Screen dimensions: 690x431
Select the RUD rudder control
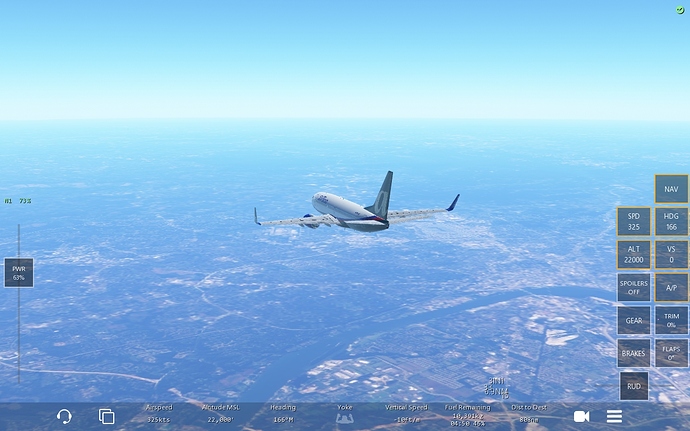[633, 385]
